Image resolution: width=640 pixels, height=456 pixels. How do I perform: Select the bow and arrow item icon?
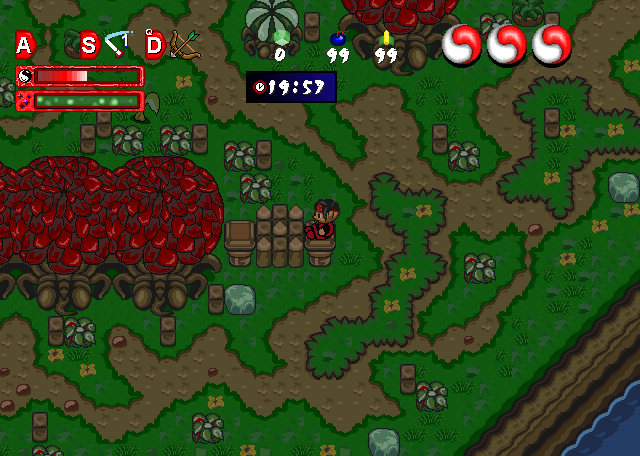click(x=182, y=43)
